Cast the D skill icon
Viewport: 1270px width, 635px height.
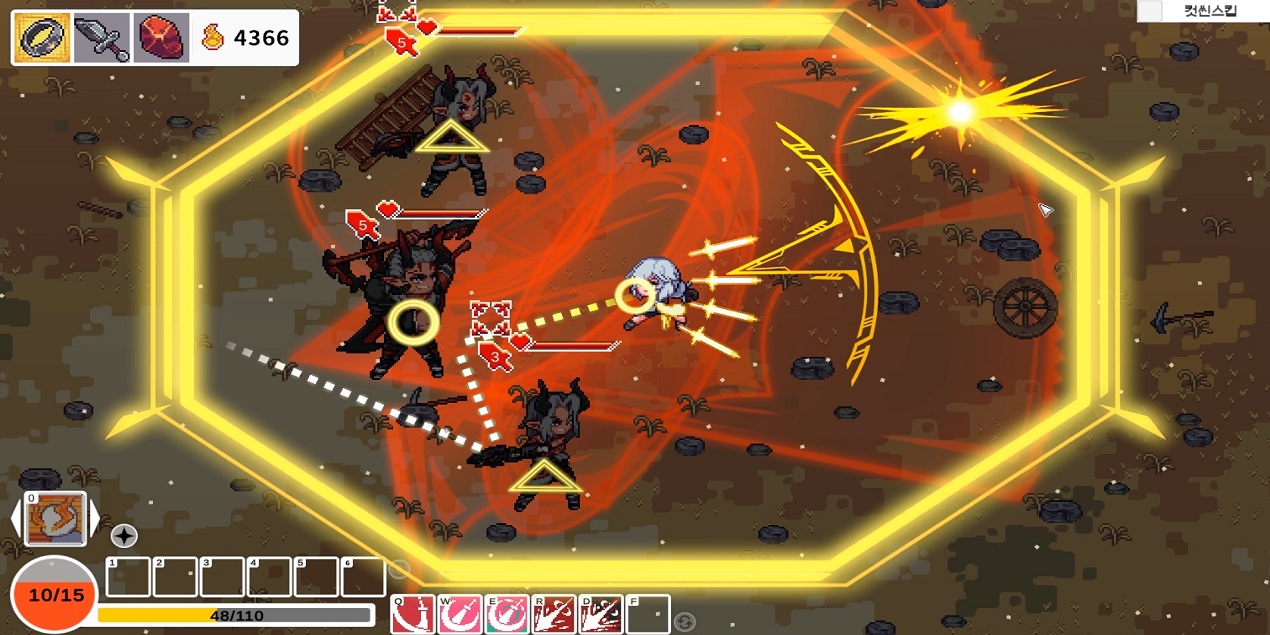click(x=600, y=614)
